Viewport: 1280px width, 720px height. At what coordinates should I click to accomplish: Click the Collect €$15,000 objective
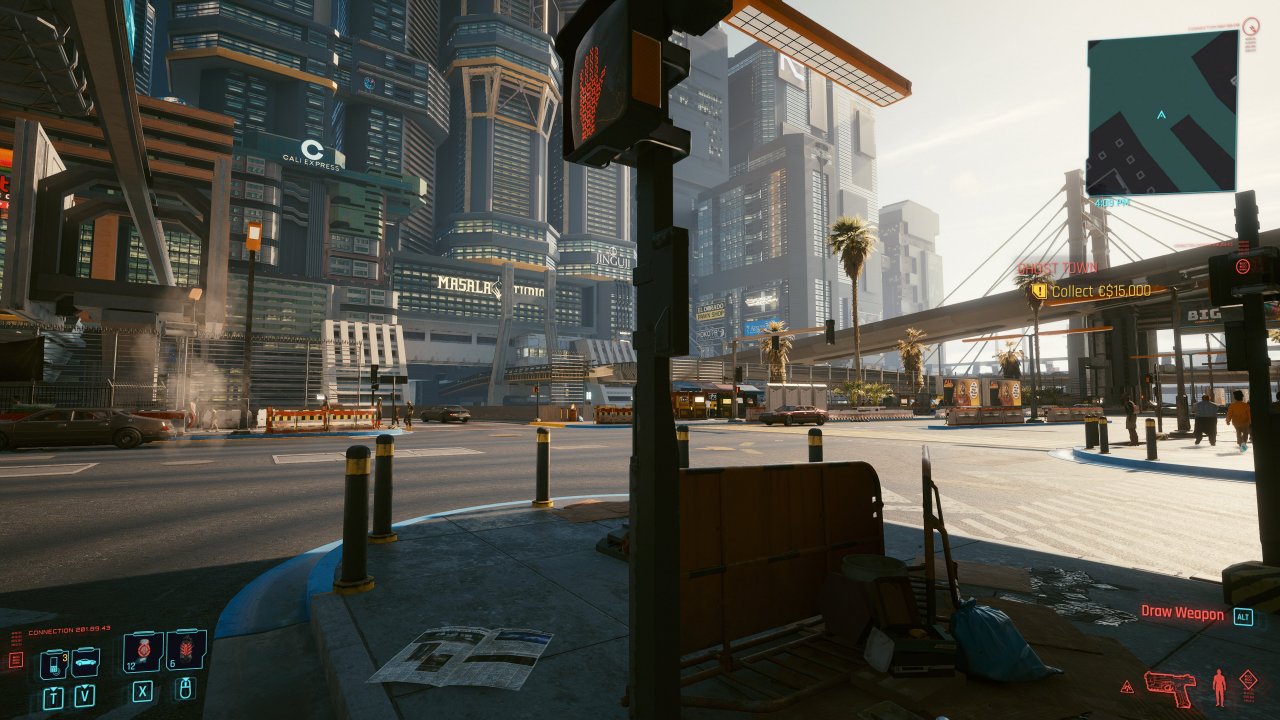click(x=1099, y=291)
